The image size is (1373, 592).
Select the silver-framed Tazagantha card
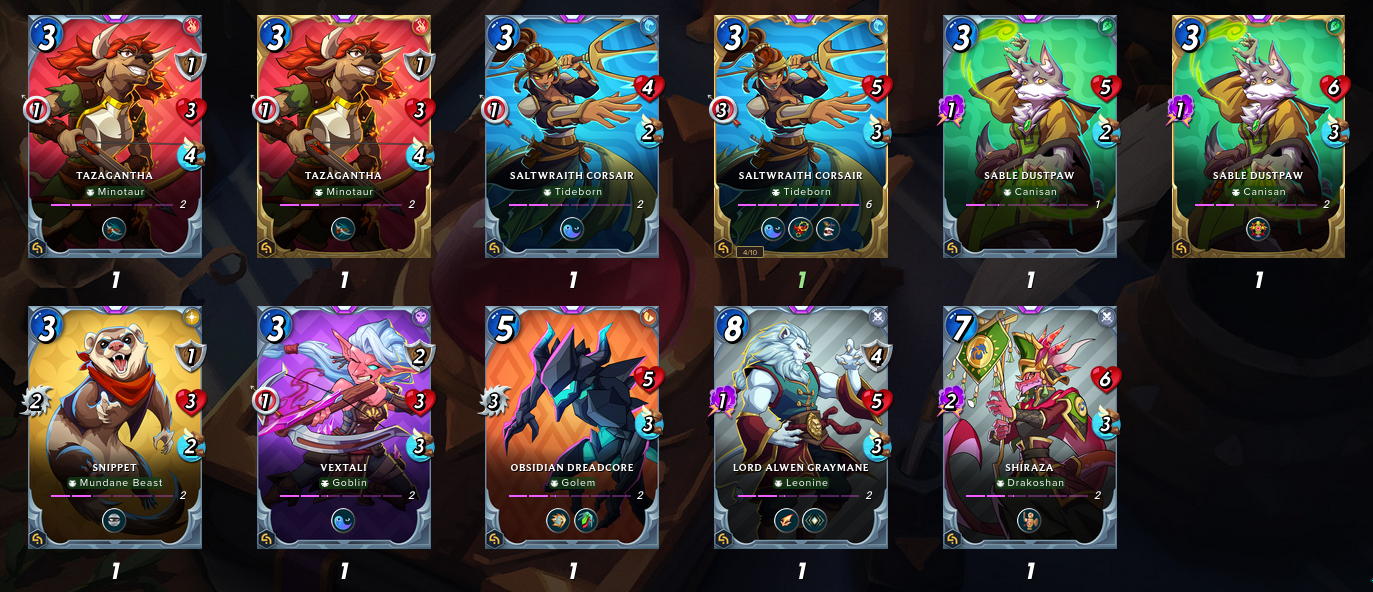click(x=115, y=135)
